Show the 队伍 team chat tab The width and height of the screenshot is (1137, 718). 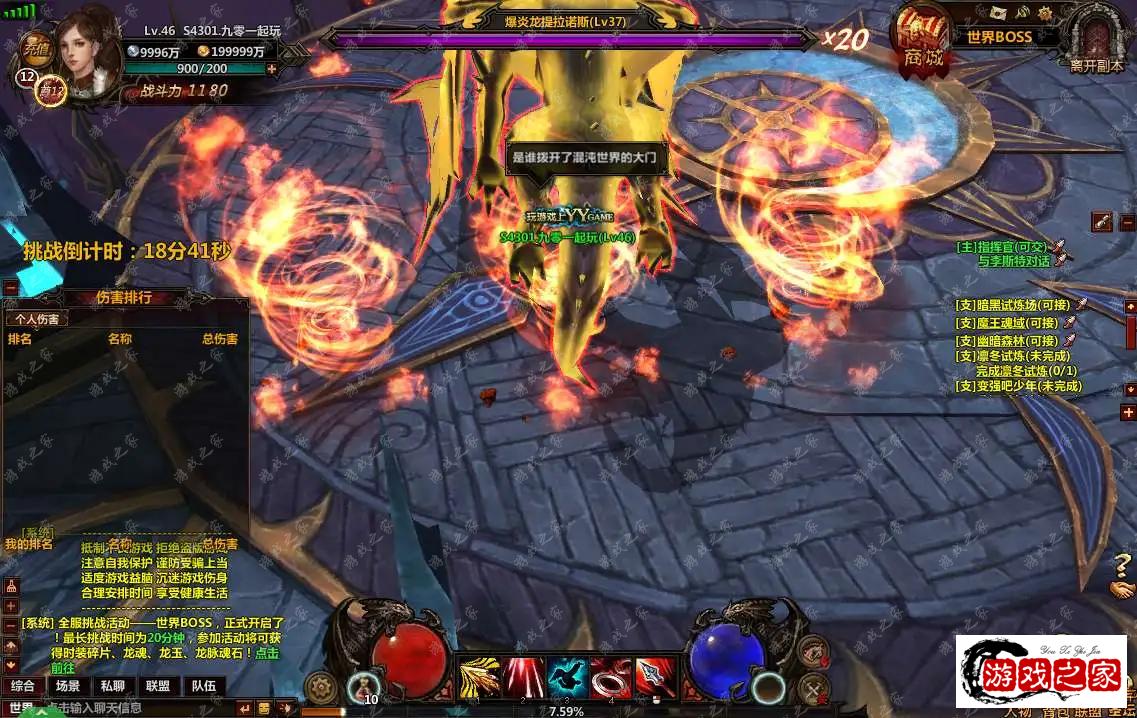[203, 686]
